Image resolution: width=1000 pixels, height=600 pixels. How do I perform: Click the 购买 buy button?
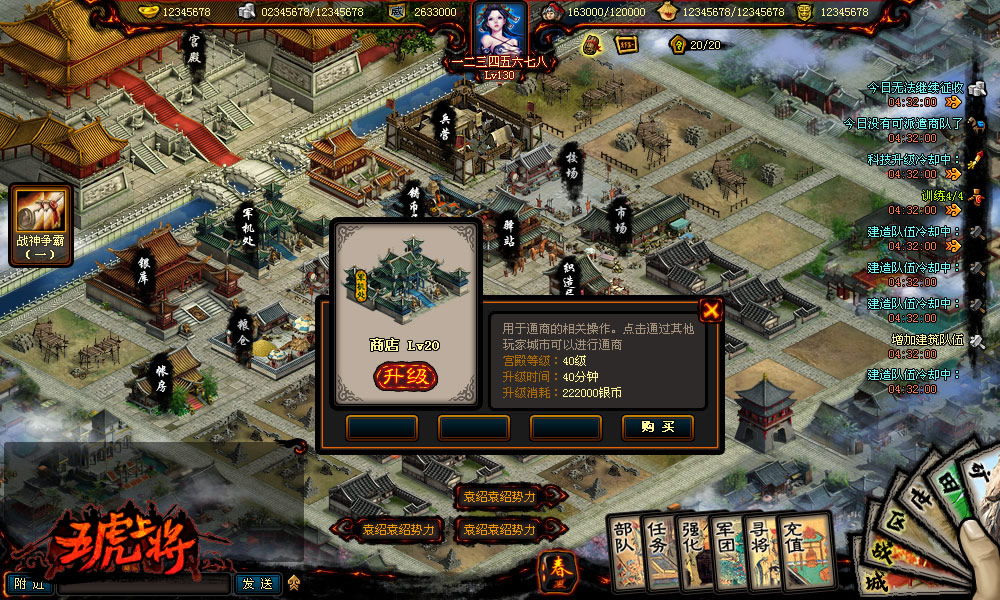click(657, 427)
